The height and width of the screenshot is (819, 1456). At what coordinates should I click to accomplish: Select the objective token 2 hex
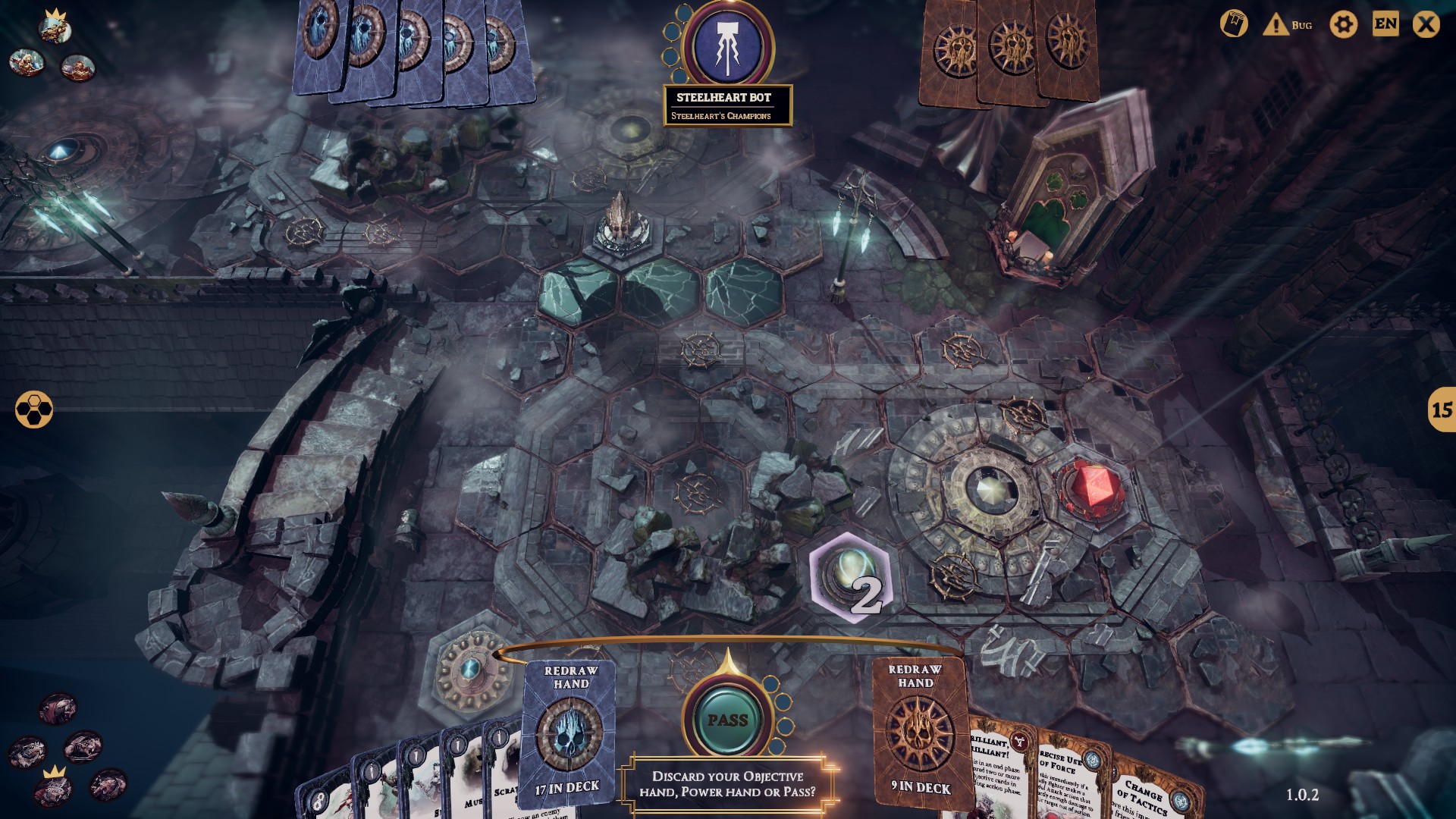(851, 578)
